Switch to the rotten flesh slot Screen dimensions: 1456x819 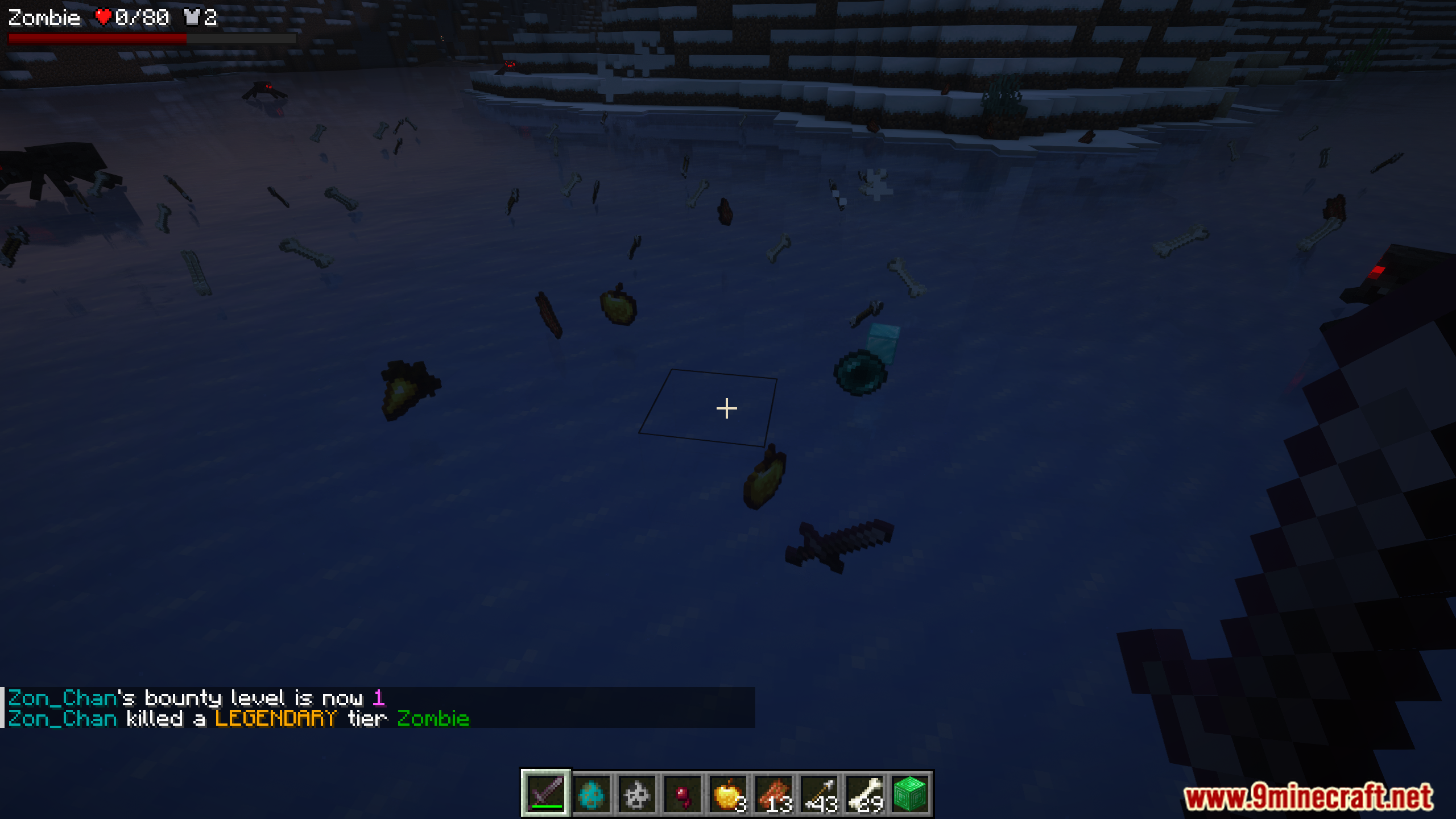coord(773,793)
